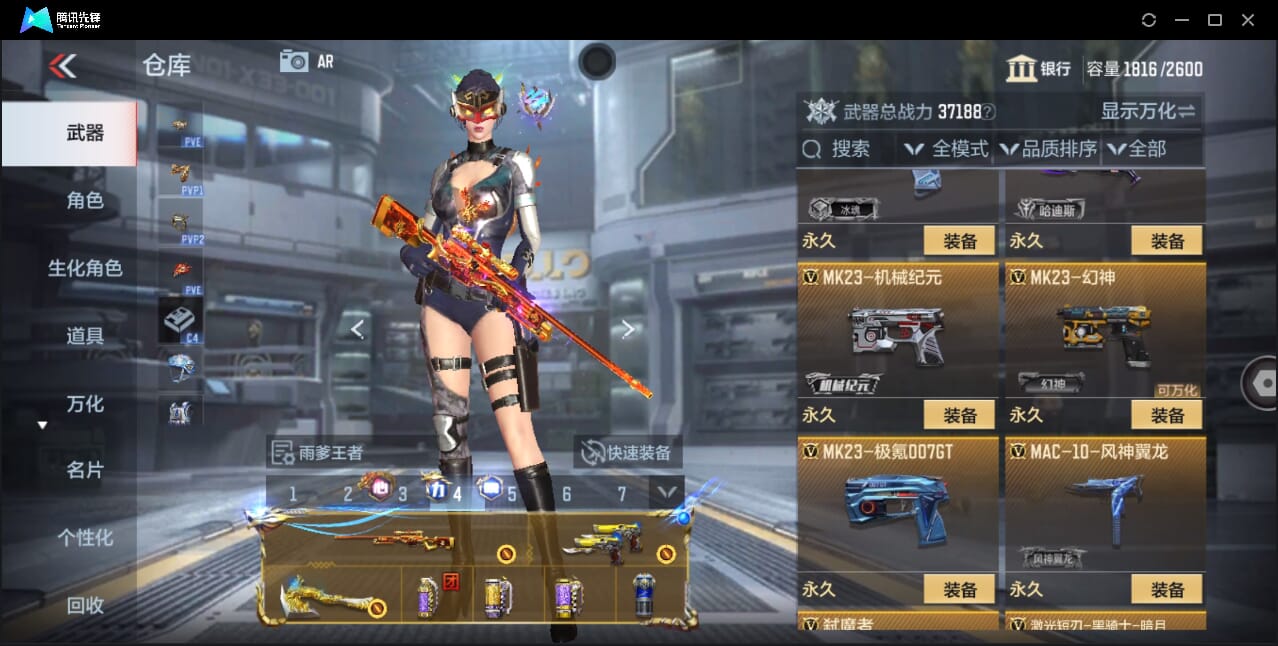Image resolution: width=1278 pixels, height=646 pixels.
Task: Select the 回收 tab
Action: point(85,605)
